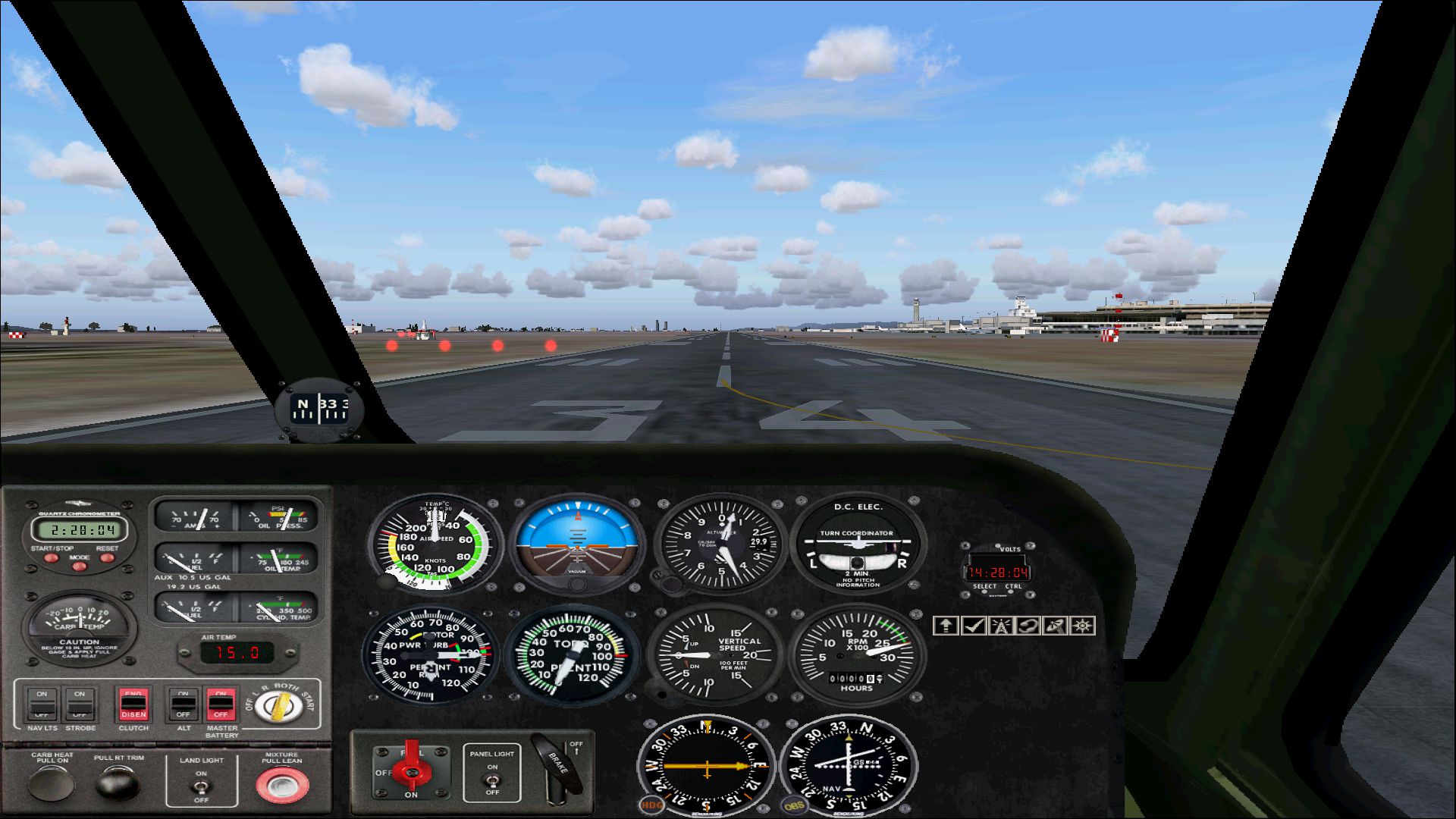Toggle the Panel Light switch

pyautogui.click(x=492, y=779)
